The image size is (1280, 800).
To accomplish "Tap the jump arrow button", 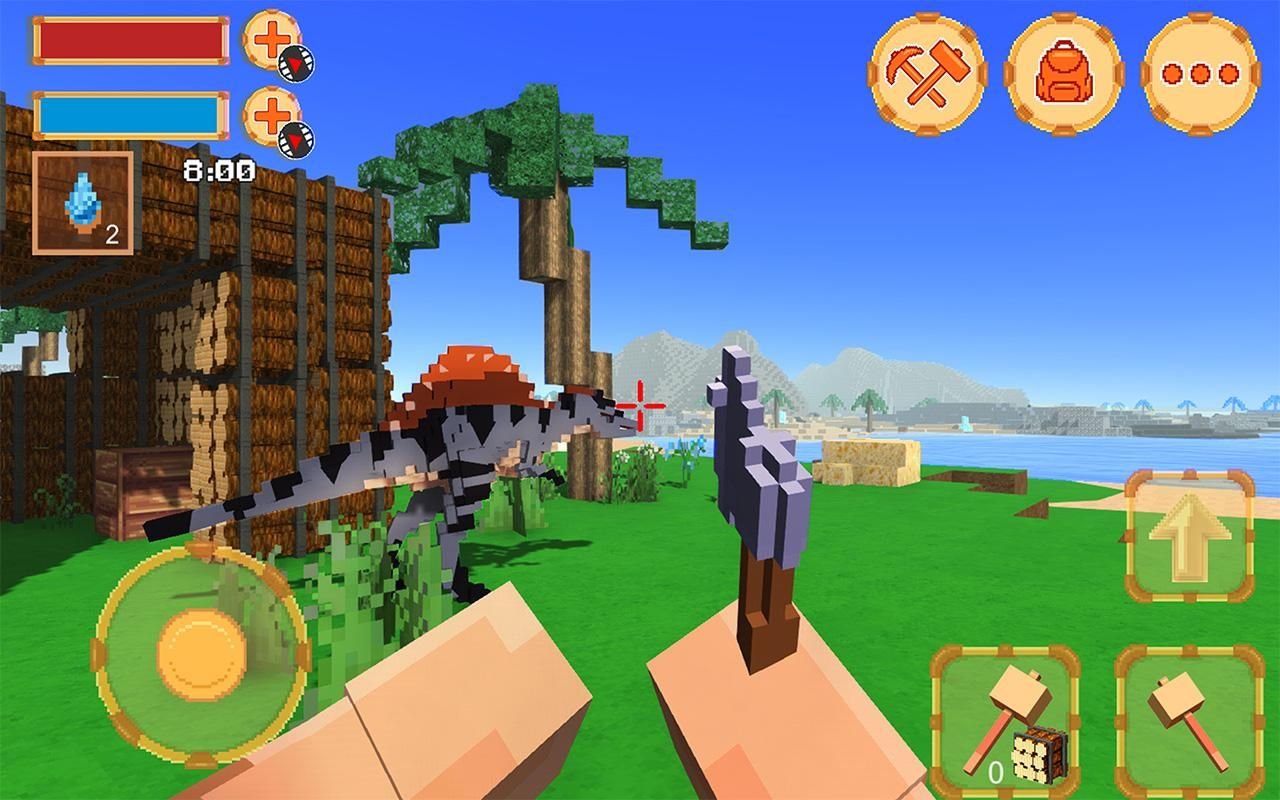I will [x=1189, y=536].
